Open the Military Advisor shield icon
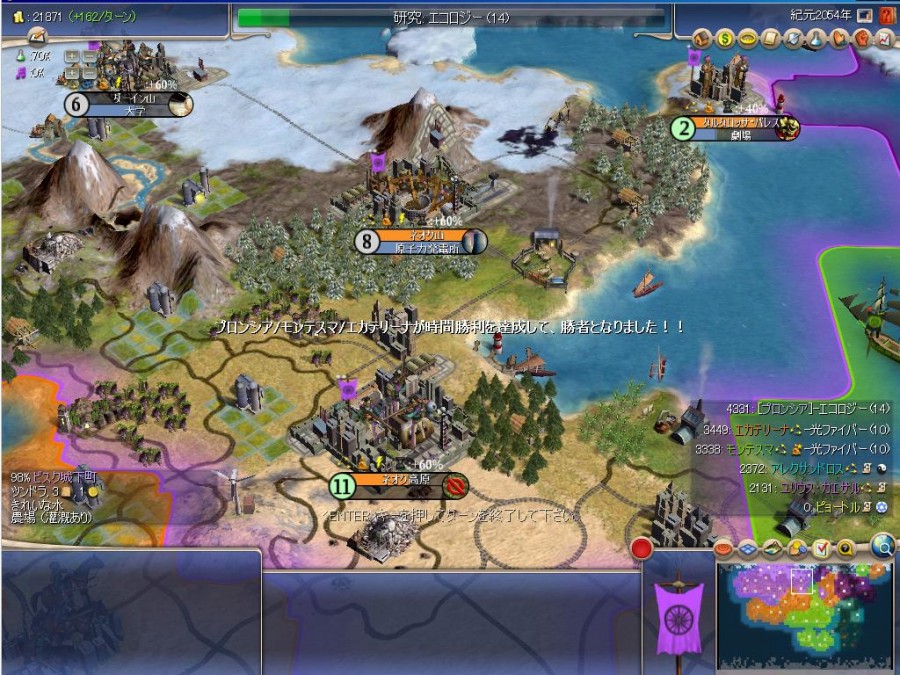900x675 pixels. [791, 39]
